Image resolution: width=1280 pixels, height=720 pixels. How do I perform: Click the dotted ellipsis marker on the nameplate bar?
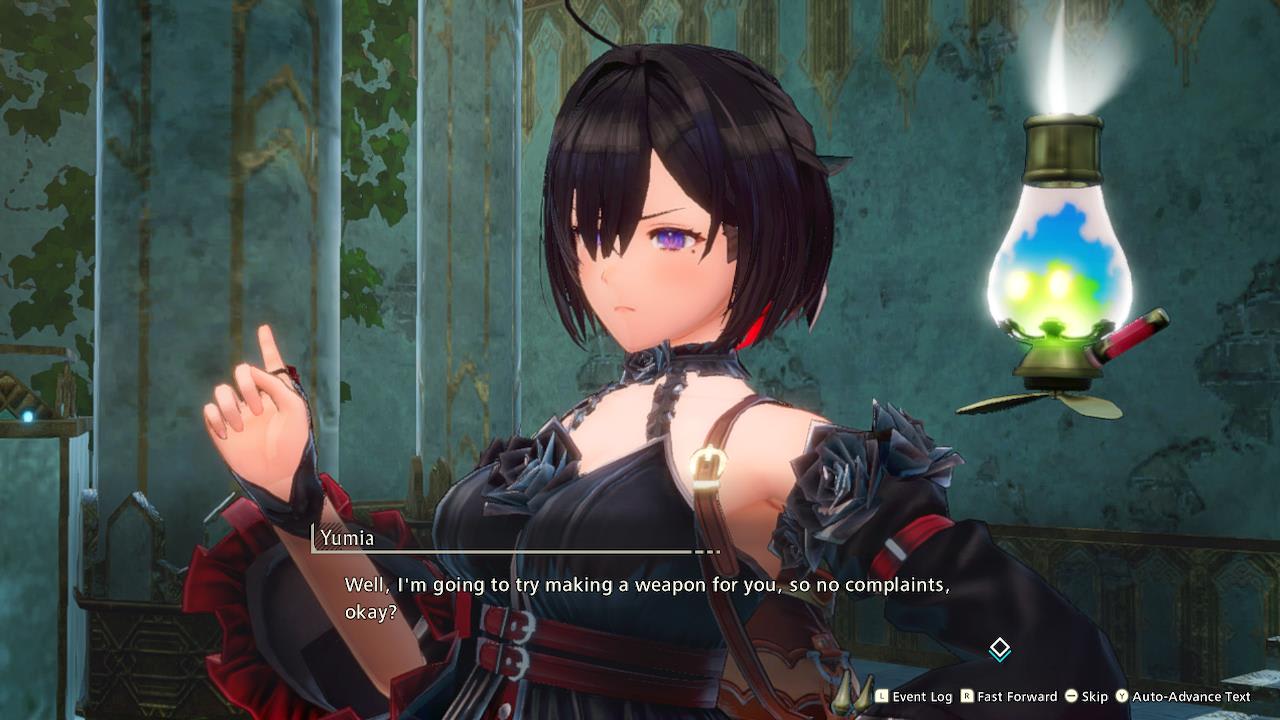(x=707, y=551)
